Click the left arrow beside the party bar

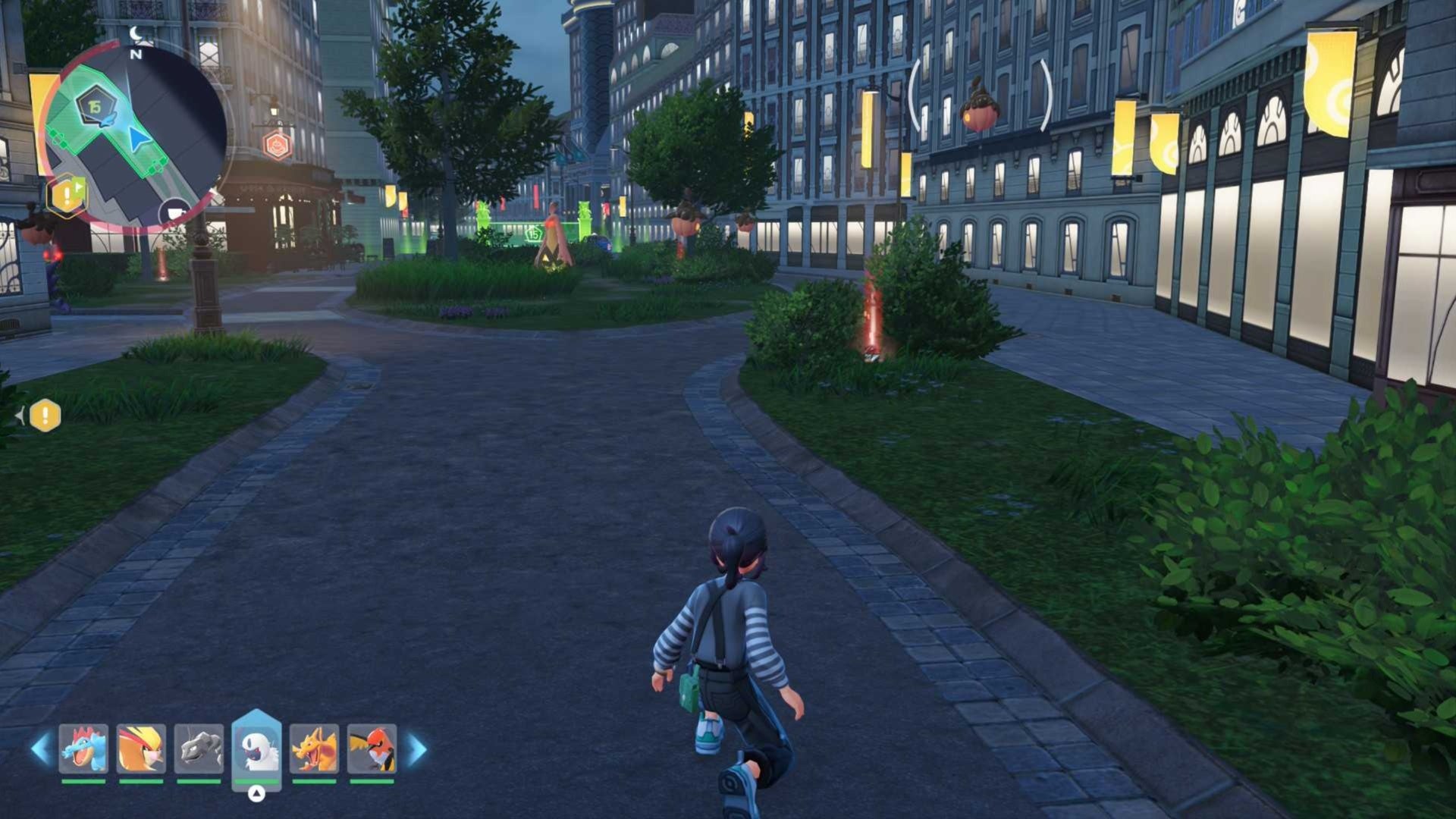pyautogui.click(x=40, y=749)
